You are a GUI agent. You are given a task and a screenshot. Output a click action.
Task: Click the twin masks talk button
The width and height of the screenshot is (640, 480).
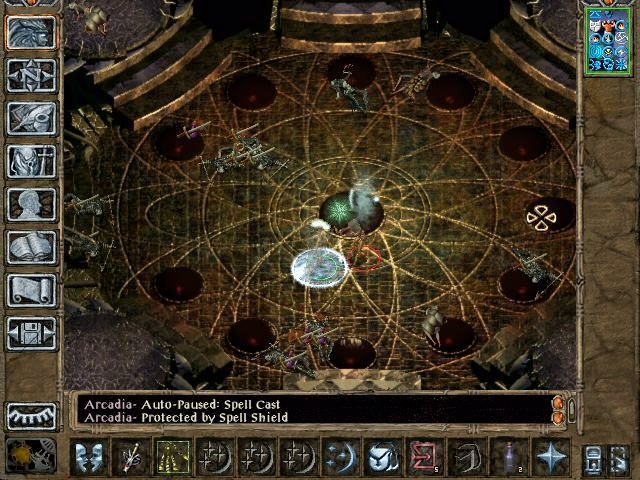[x=90, y=456]
